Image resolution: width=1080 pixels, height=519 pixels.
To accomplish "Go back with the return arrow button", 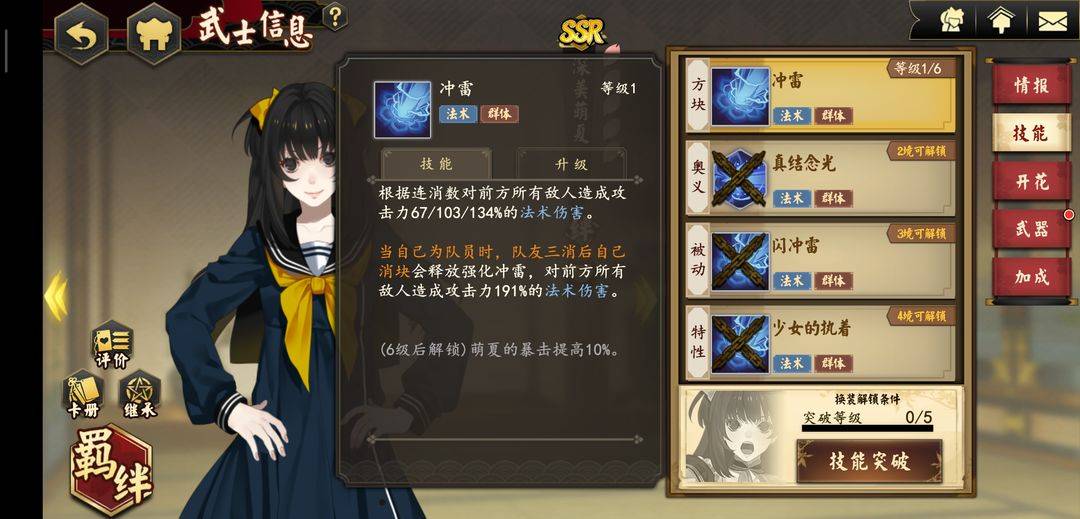I will coord(81,34).
